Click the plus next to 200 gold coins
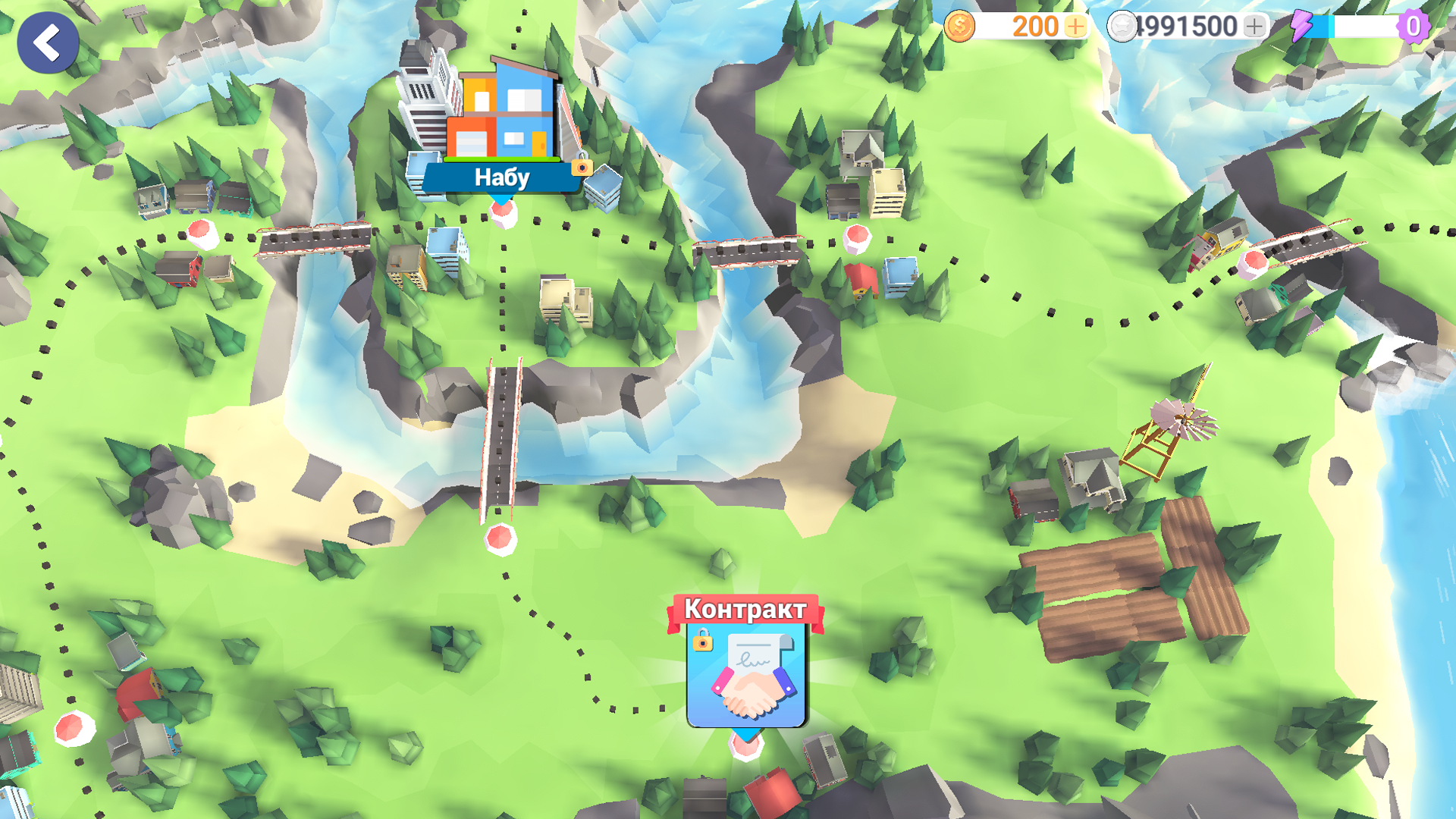The width and height of the screenshot is (1456, 819). 1075,25
